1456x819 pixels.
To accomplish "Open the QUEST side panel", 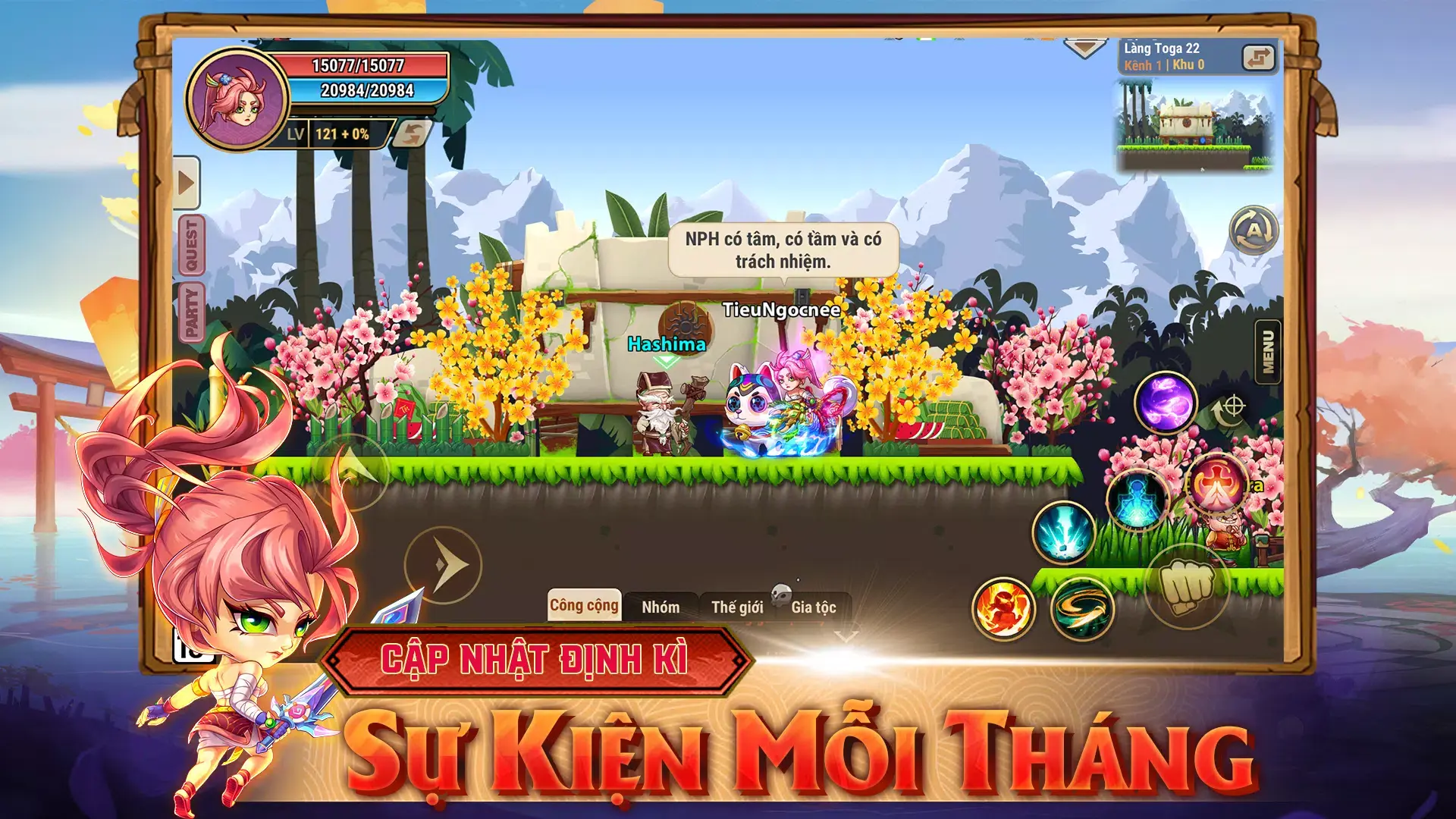I will (192, 241).
